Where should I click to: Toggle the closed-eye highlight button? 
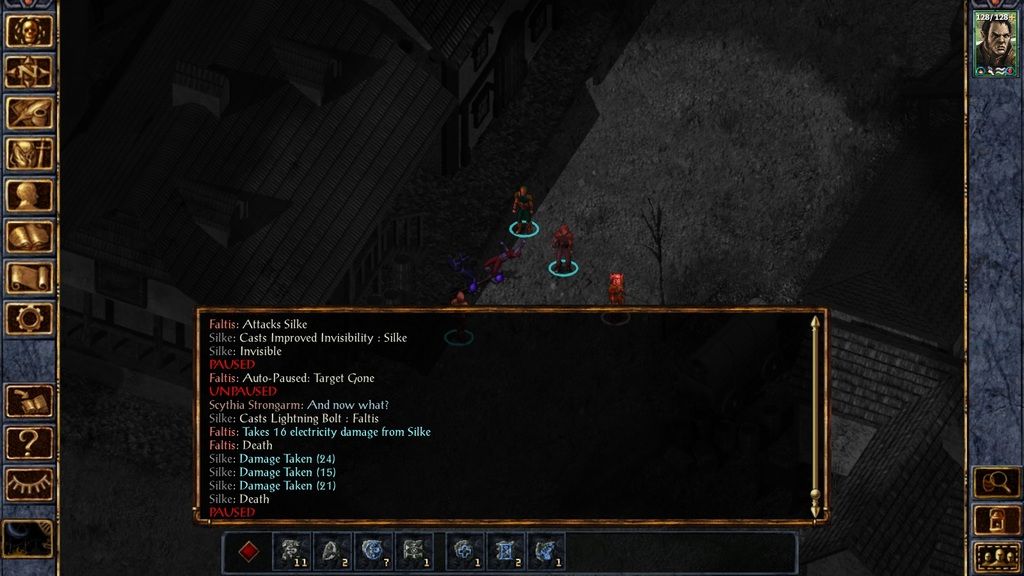pos(29,484)
